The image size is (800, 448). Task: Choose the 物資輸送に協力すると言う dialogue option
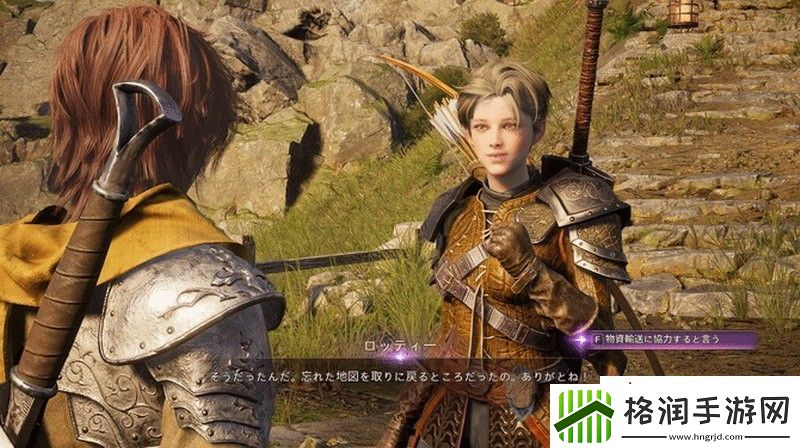[x=665, y=340]
